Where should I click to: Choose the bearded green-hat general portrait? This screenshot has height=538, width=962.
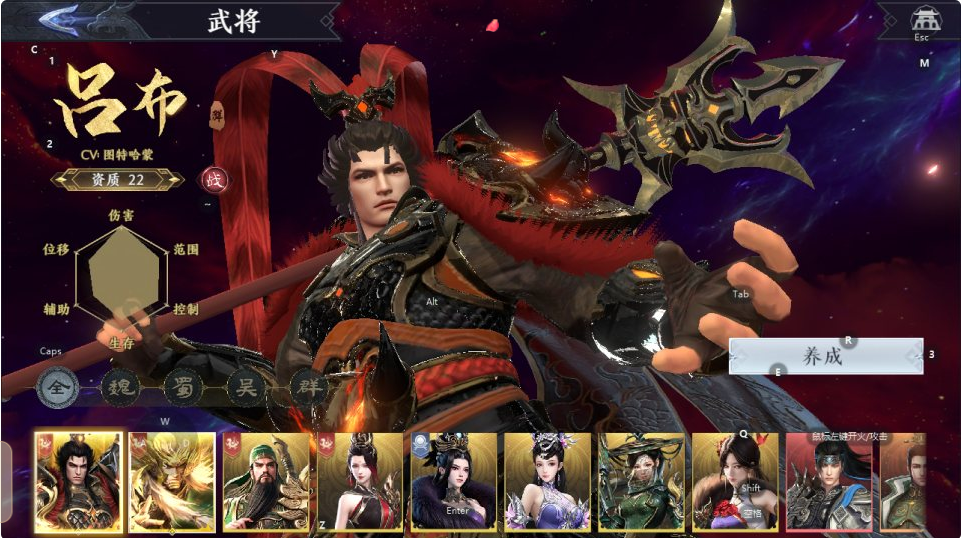click(x=265, y=482)
